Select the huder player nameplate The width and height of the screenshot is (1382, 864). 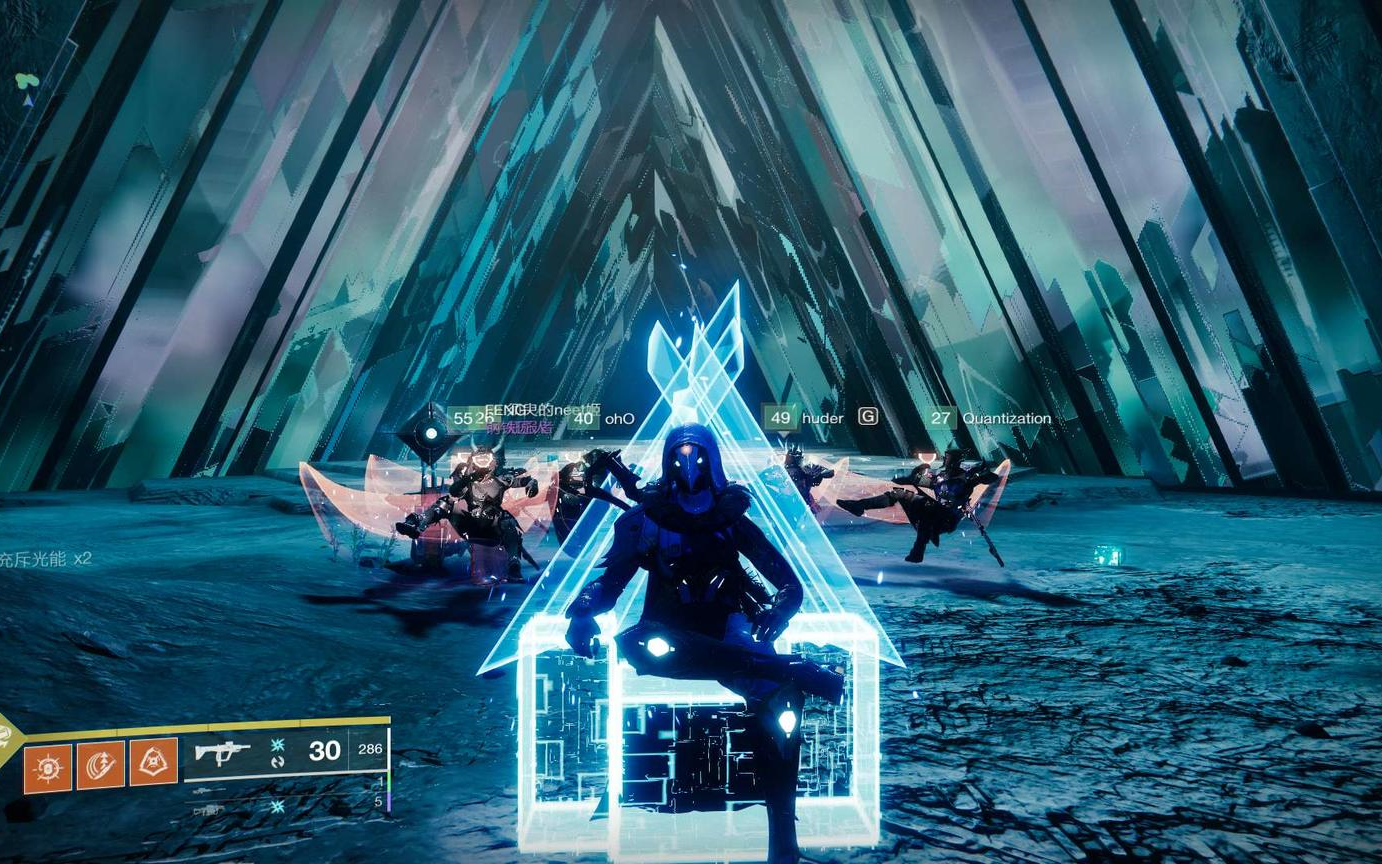pyautogui.click(x=822, y=418)
